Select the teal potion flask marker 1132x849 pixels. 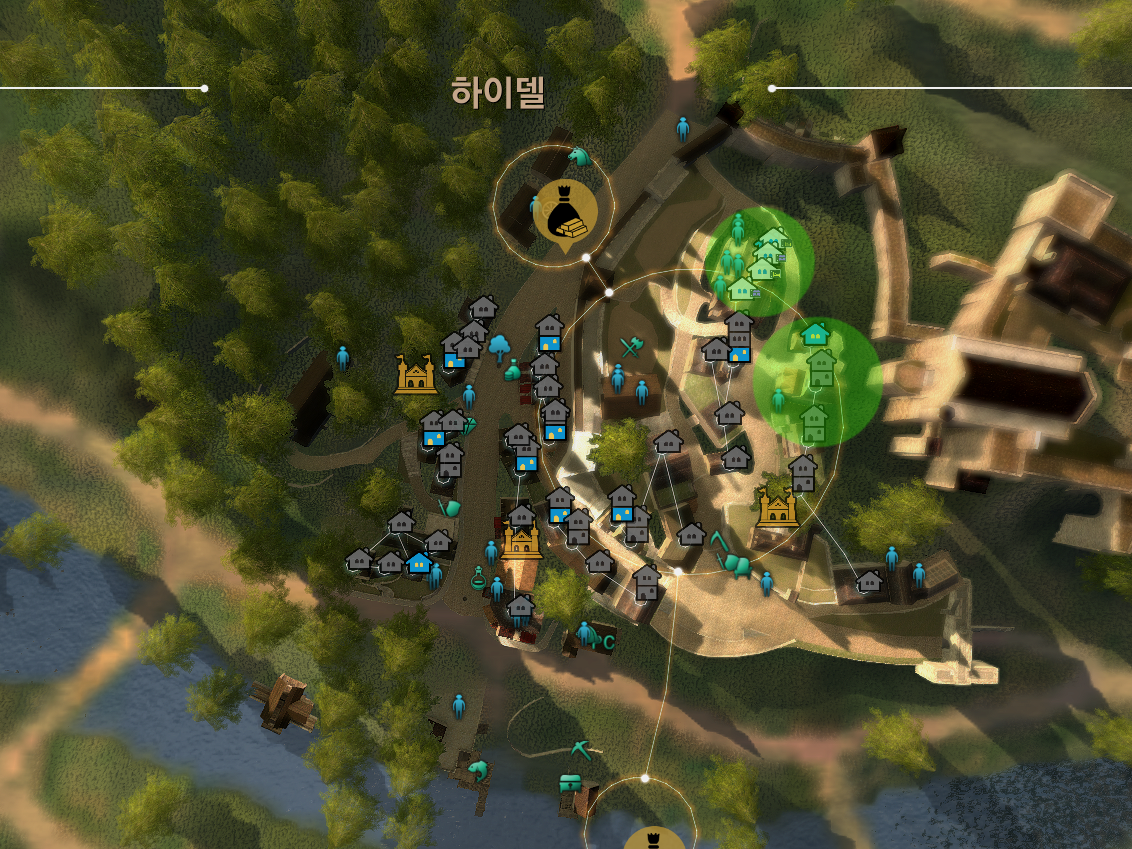click(478, 577)
